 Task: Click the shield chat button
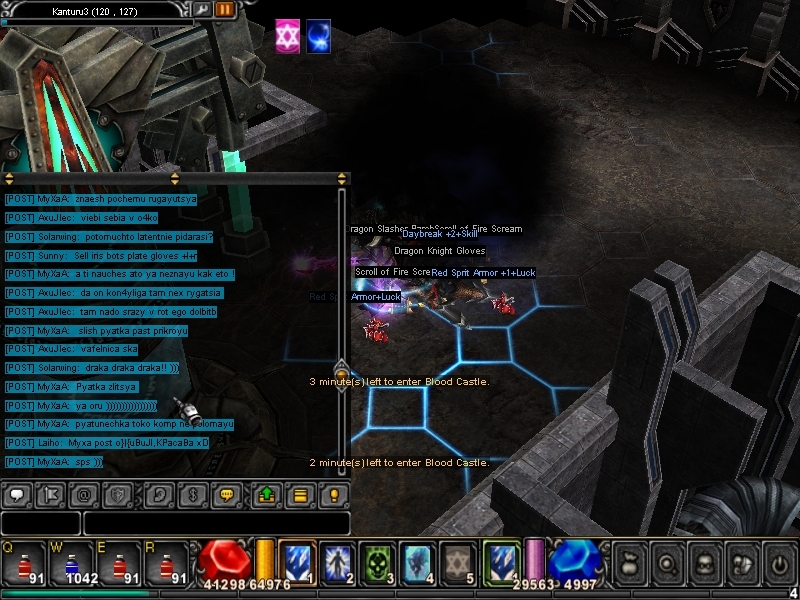(x=118, y=494)
